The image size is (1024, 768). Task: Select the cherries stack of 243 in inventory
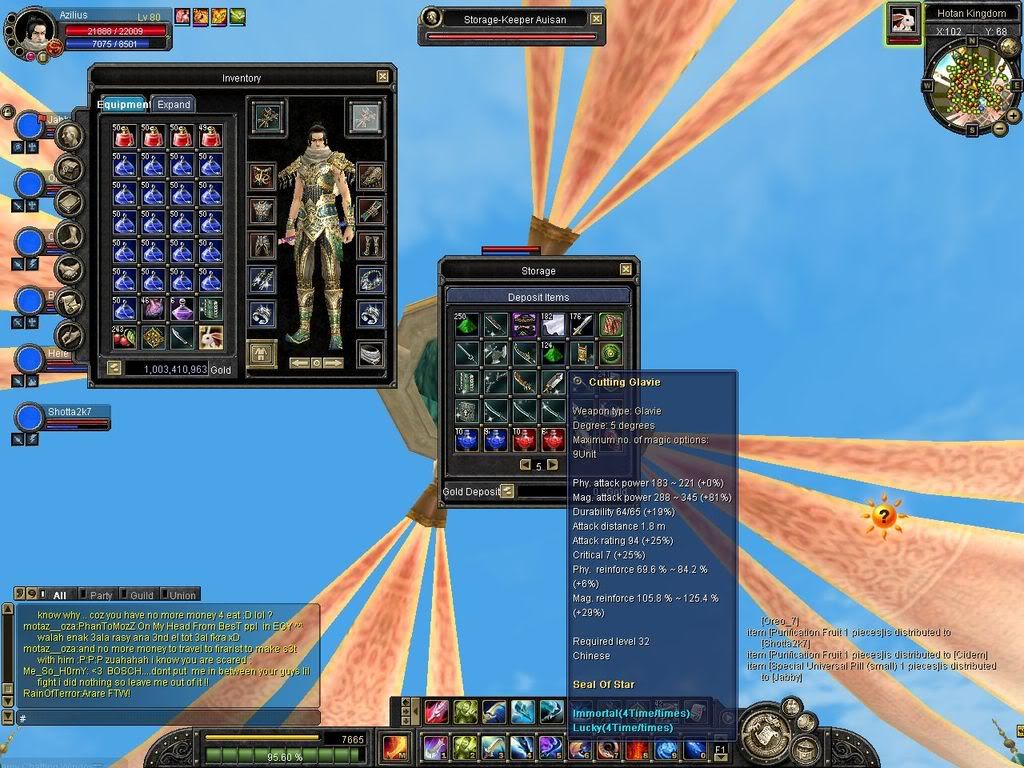pos(124,337)
